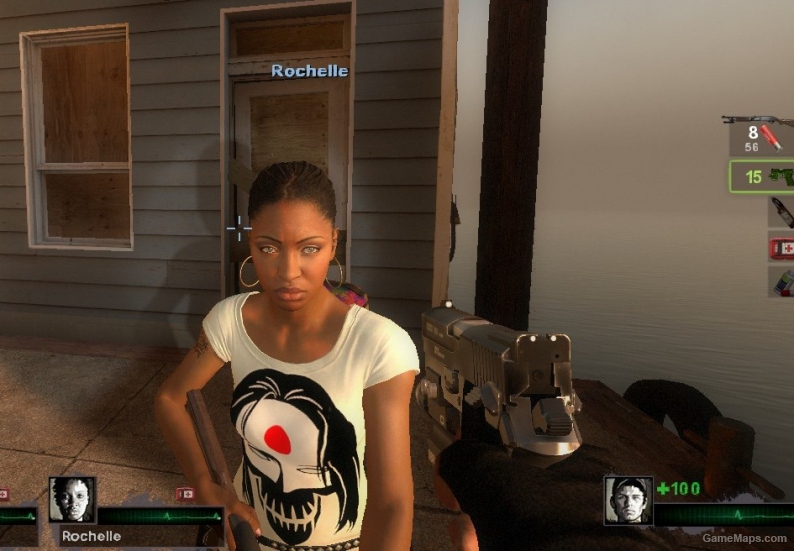Select the red first aid kit slot

point(781,247)
